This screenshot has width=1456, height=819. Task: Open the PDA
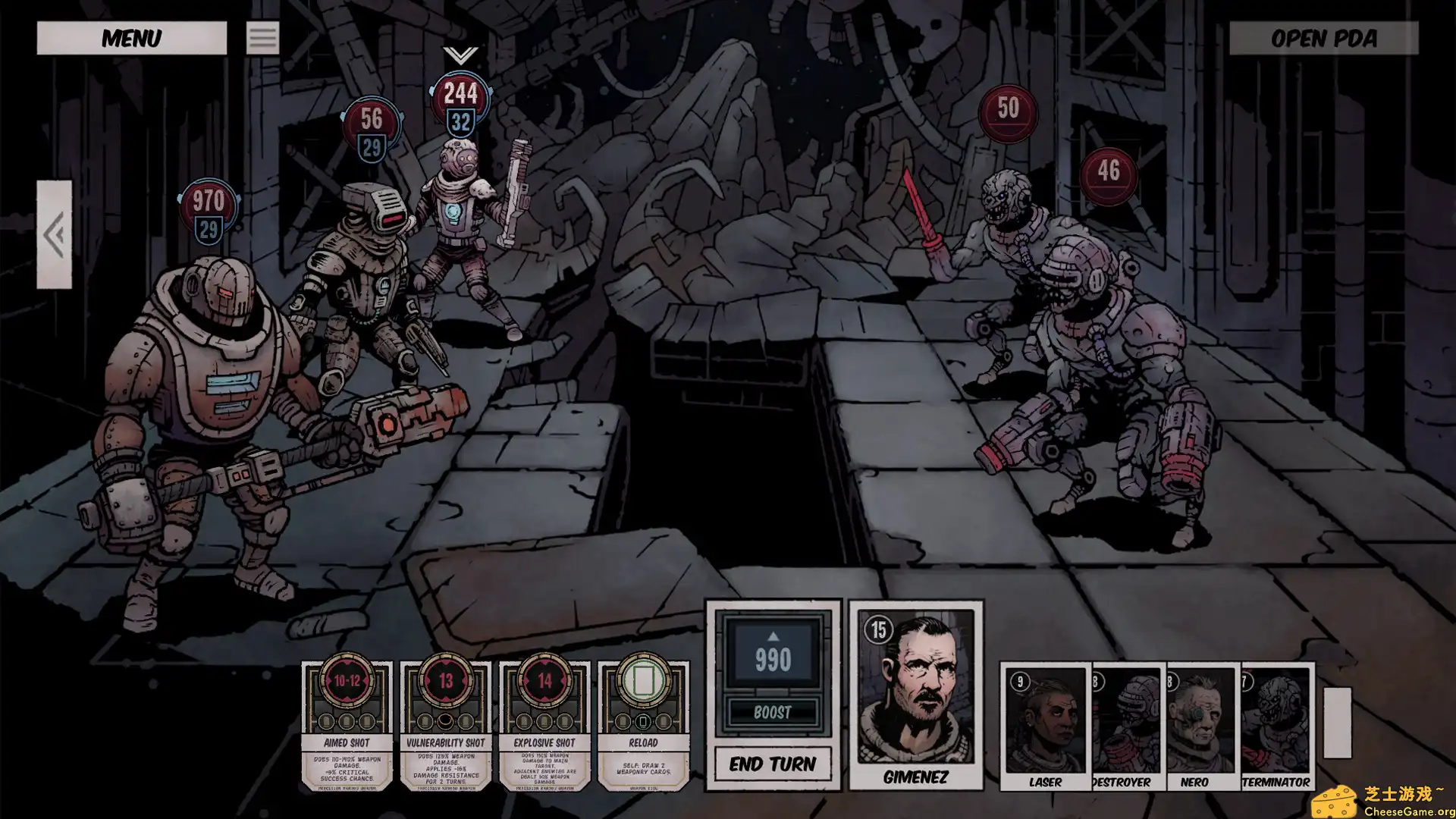click(x=1323, y=38)
